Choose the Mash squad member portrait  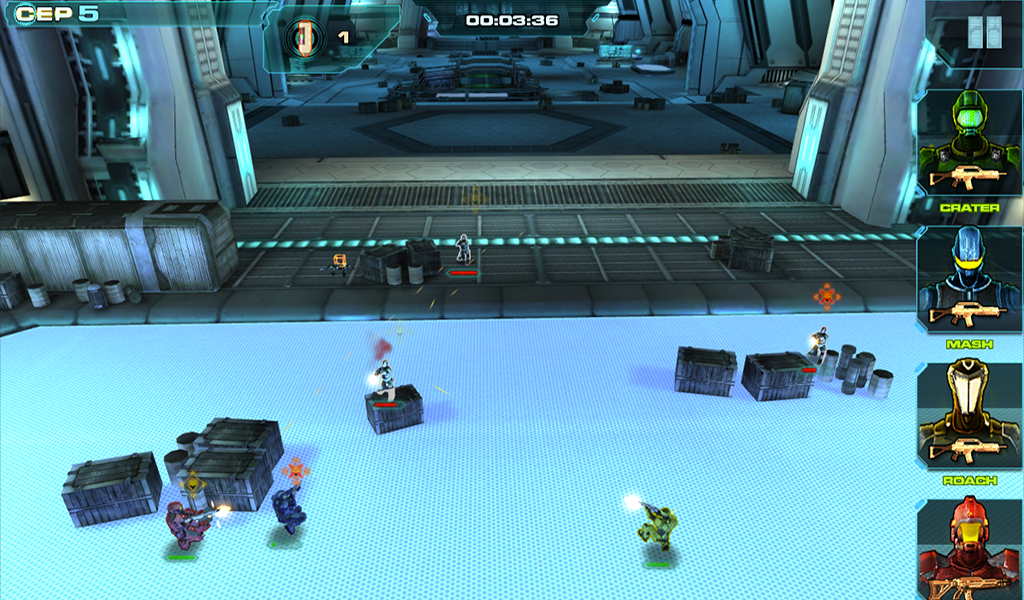tap(969, 281)
